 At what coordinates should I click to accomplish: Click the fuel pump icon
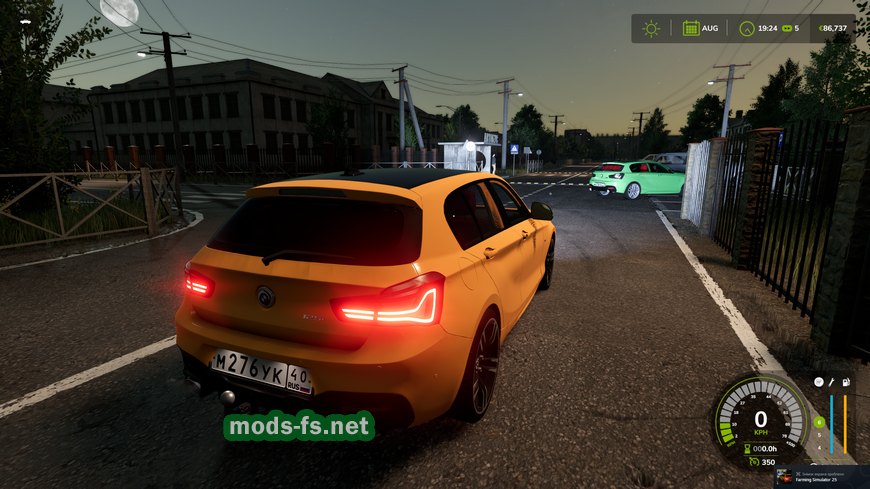[x=846, y=382]
